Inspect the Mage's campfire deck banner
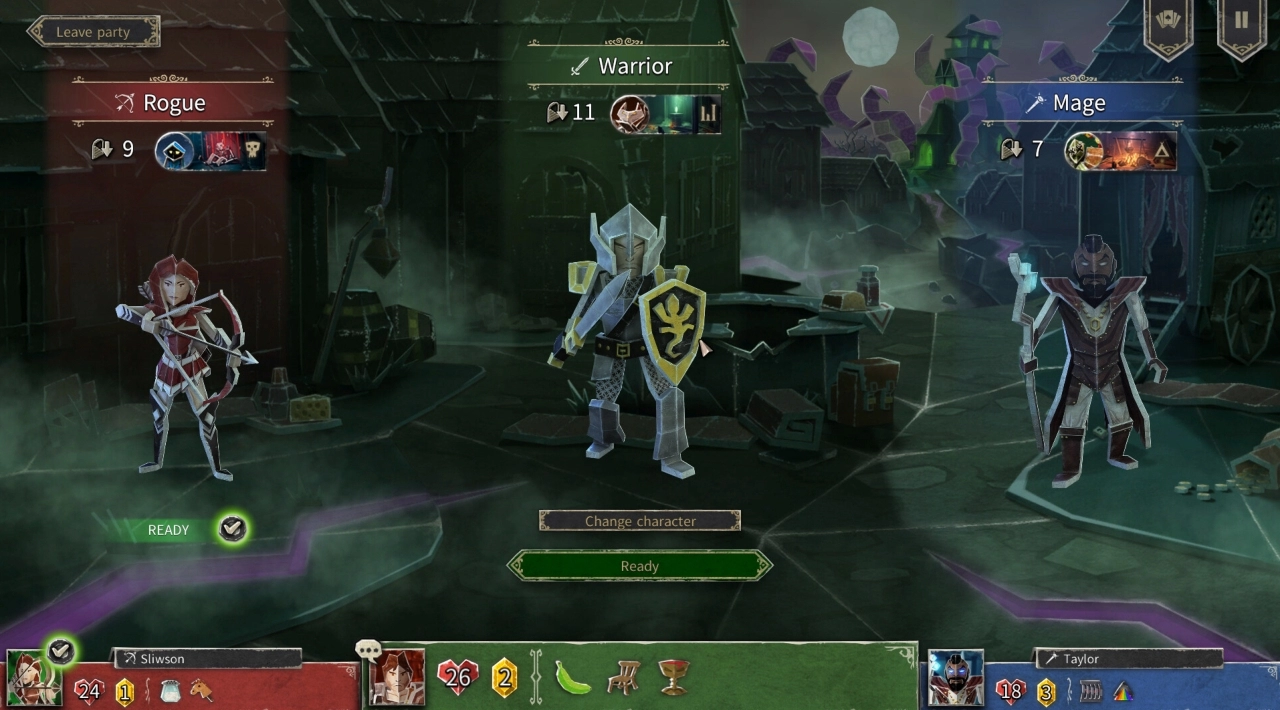This screenshot has height=710, width=1280. [1121, 151]
